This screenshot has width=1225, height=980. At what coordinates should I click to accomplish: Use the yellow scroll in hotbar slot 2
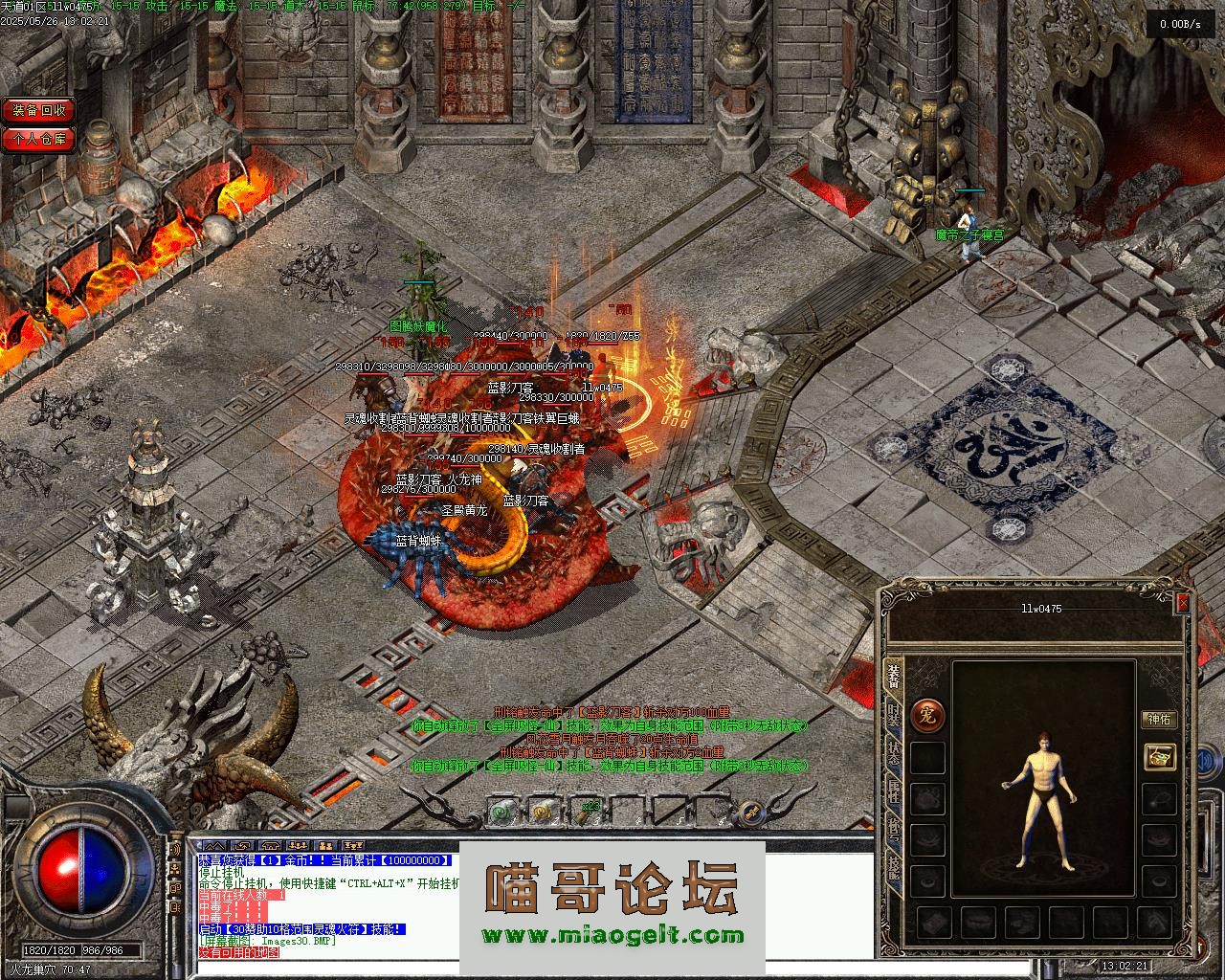(x=543, y=813)
